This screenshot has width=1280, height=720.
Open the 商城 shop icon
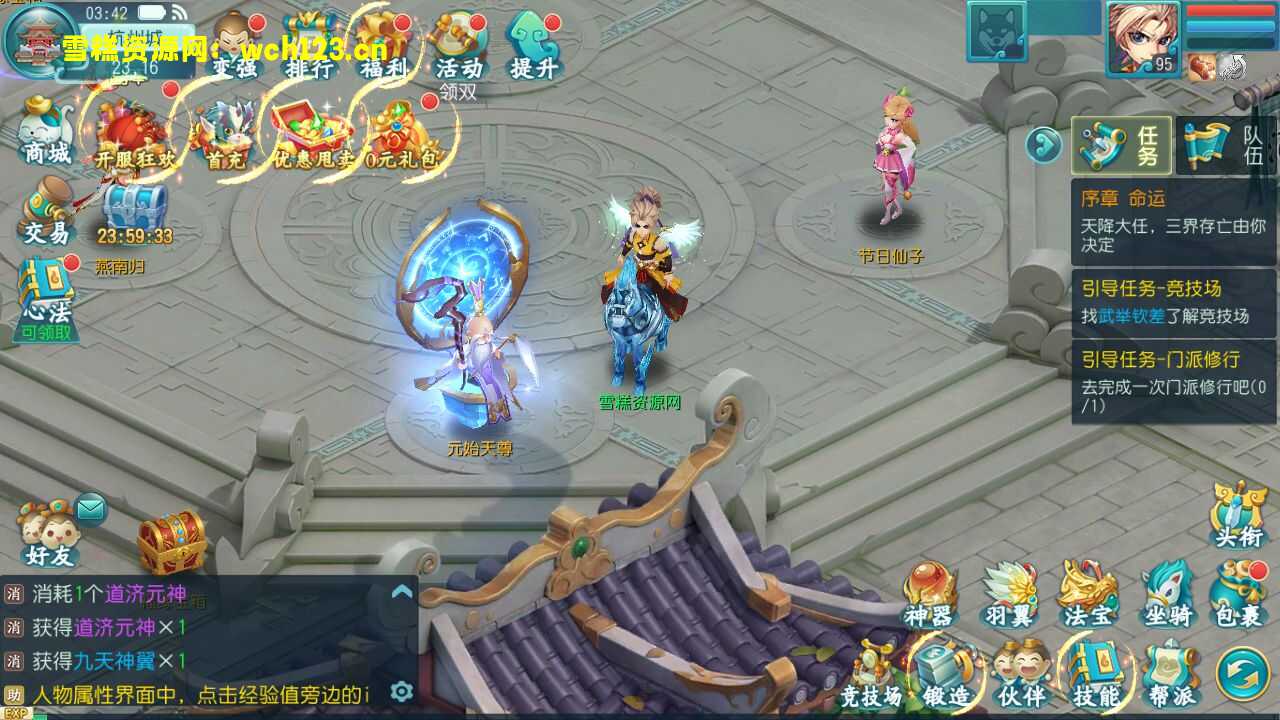pos(46,128)
